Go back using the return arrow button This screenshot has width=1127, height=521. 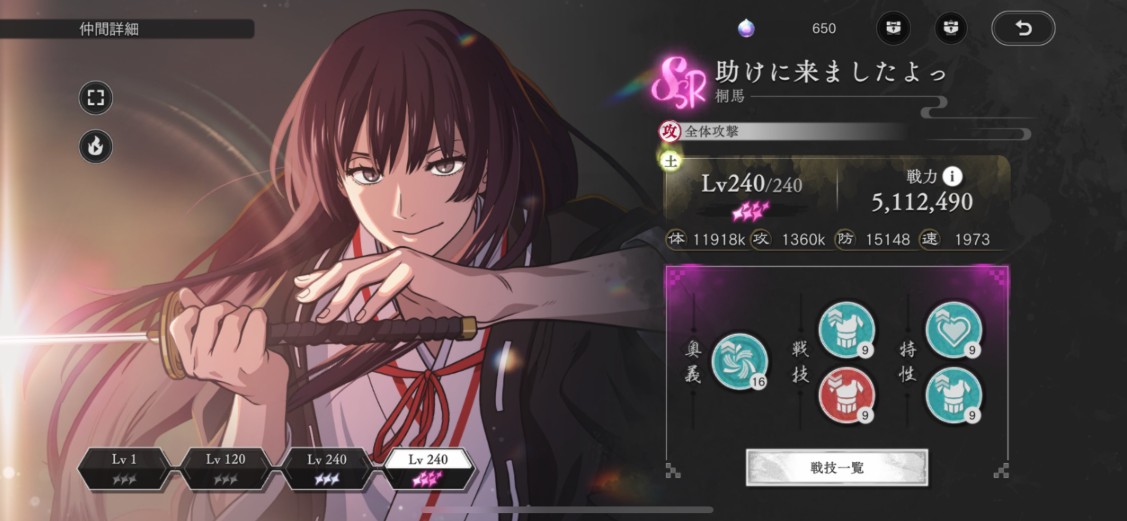click(x=1023, y=28)
